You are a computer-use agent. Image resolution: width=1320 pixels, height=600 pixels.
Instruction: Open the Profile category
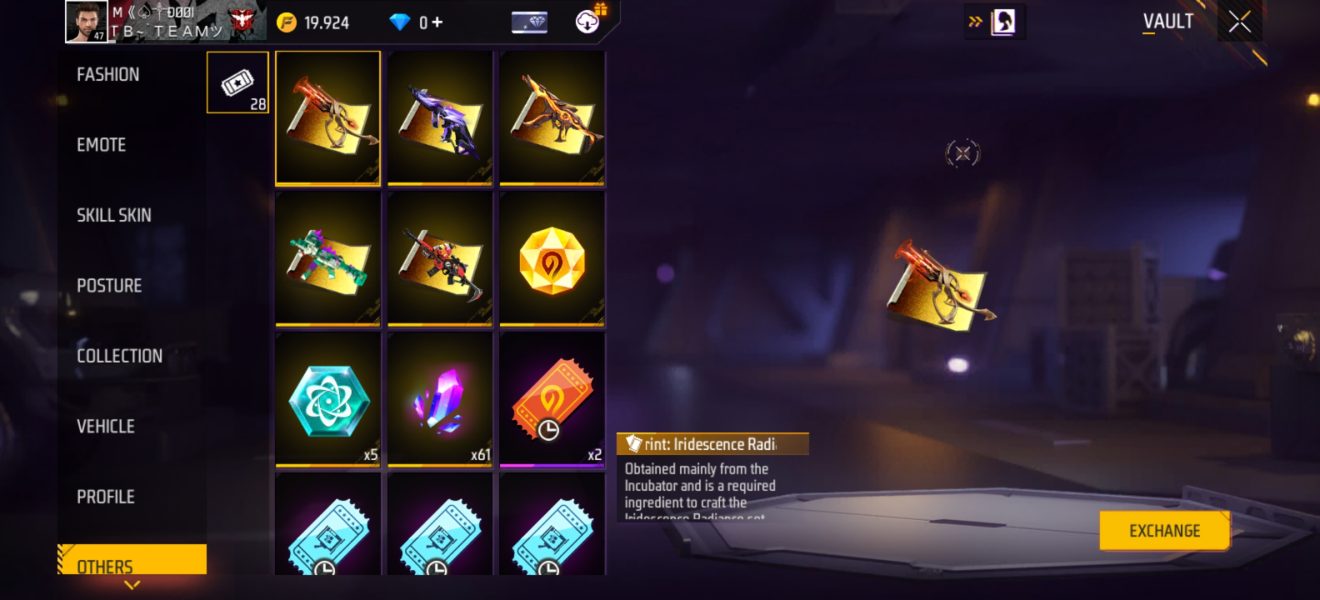(105, 497)
